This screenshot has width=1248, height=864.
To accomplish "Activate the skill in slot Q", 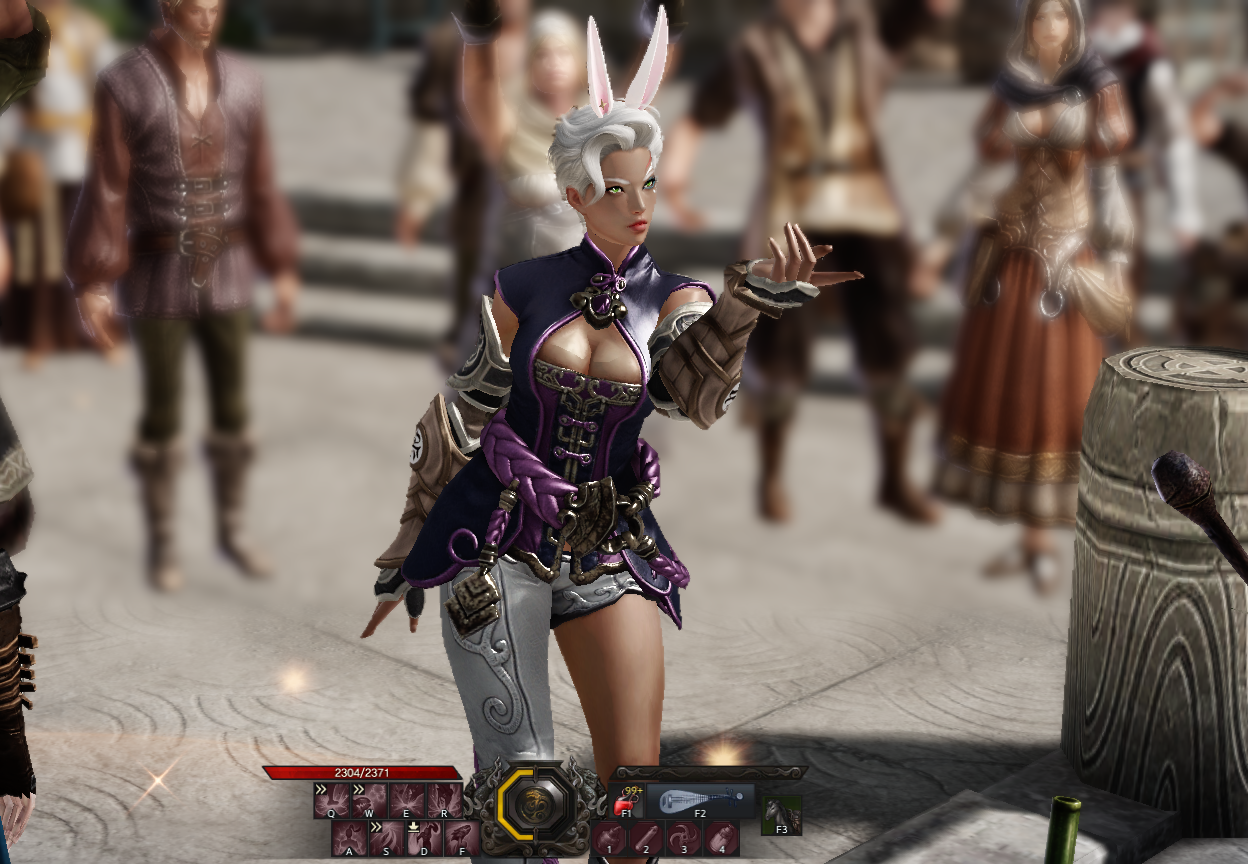I will [x=331, y=800].
